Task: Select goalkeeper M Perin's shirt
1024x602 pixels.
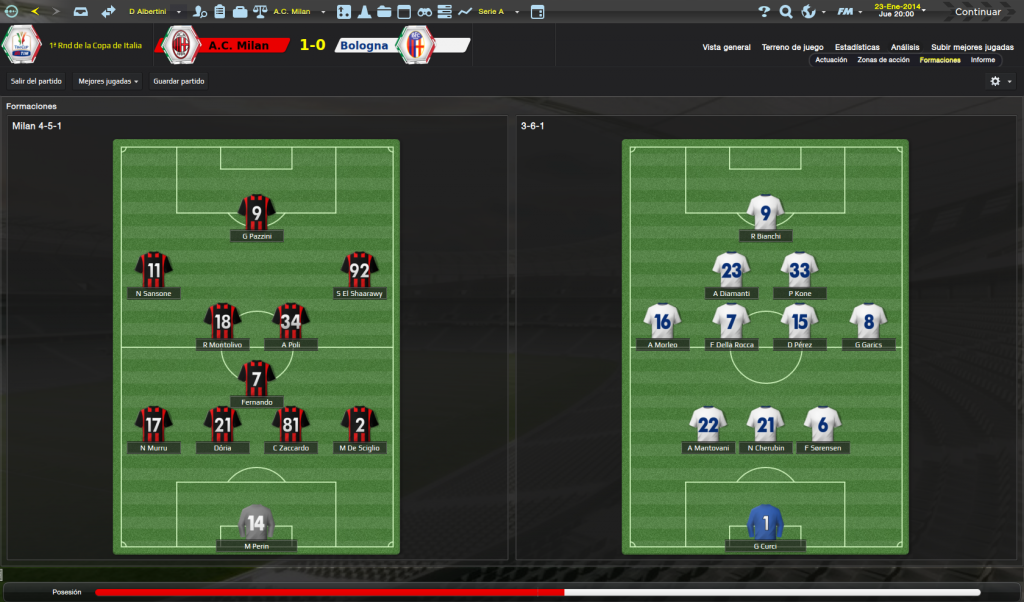Action: click(x=257, y=522)
